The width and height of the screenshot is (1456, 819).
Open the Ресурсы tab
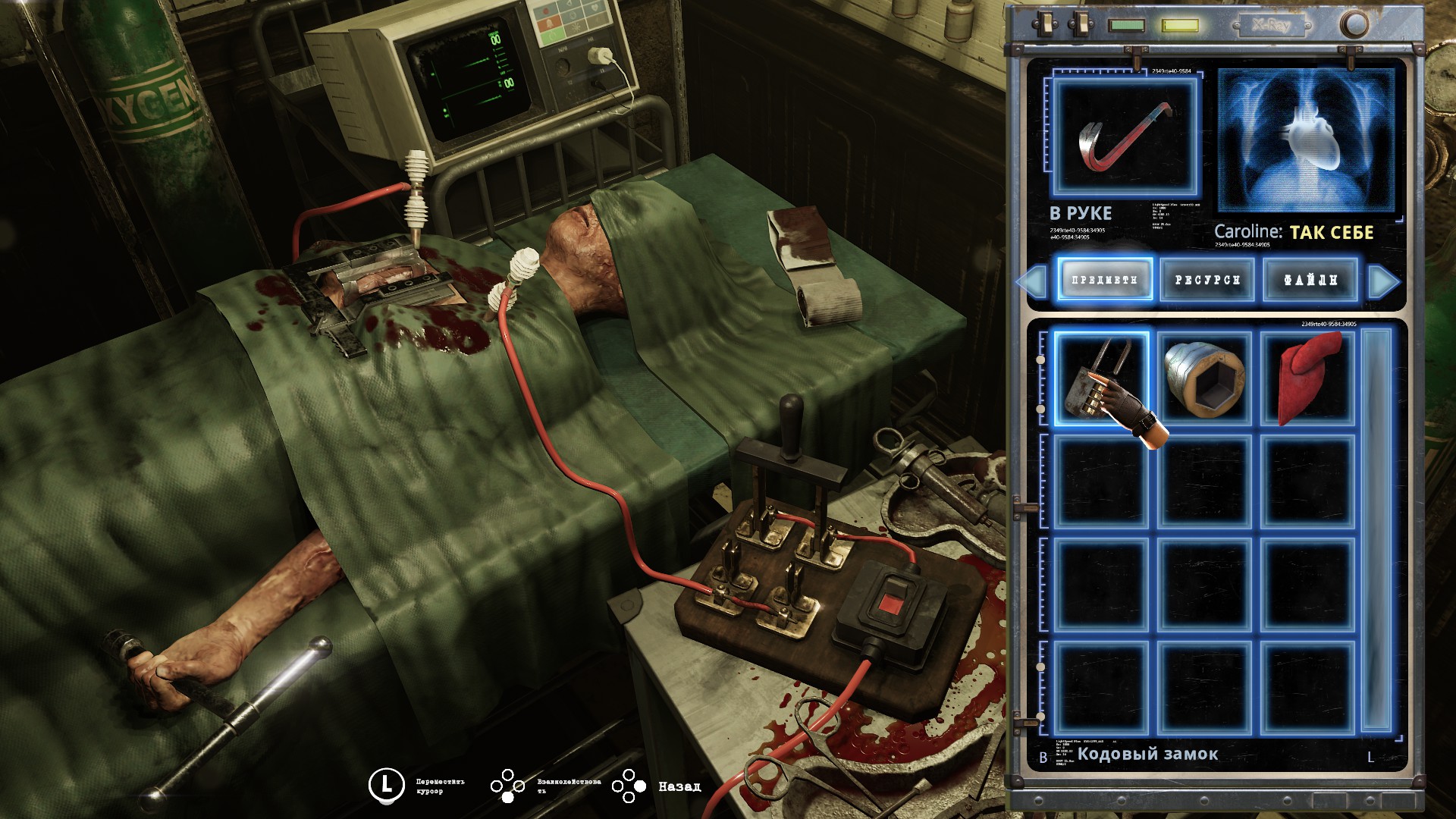[x=1207, y=279]
